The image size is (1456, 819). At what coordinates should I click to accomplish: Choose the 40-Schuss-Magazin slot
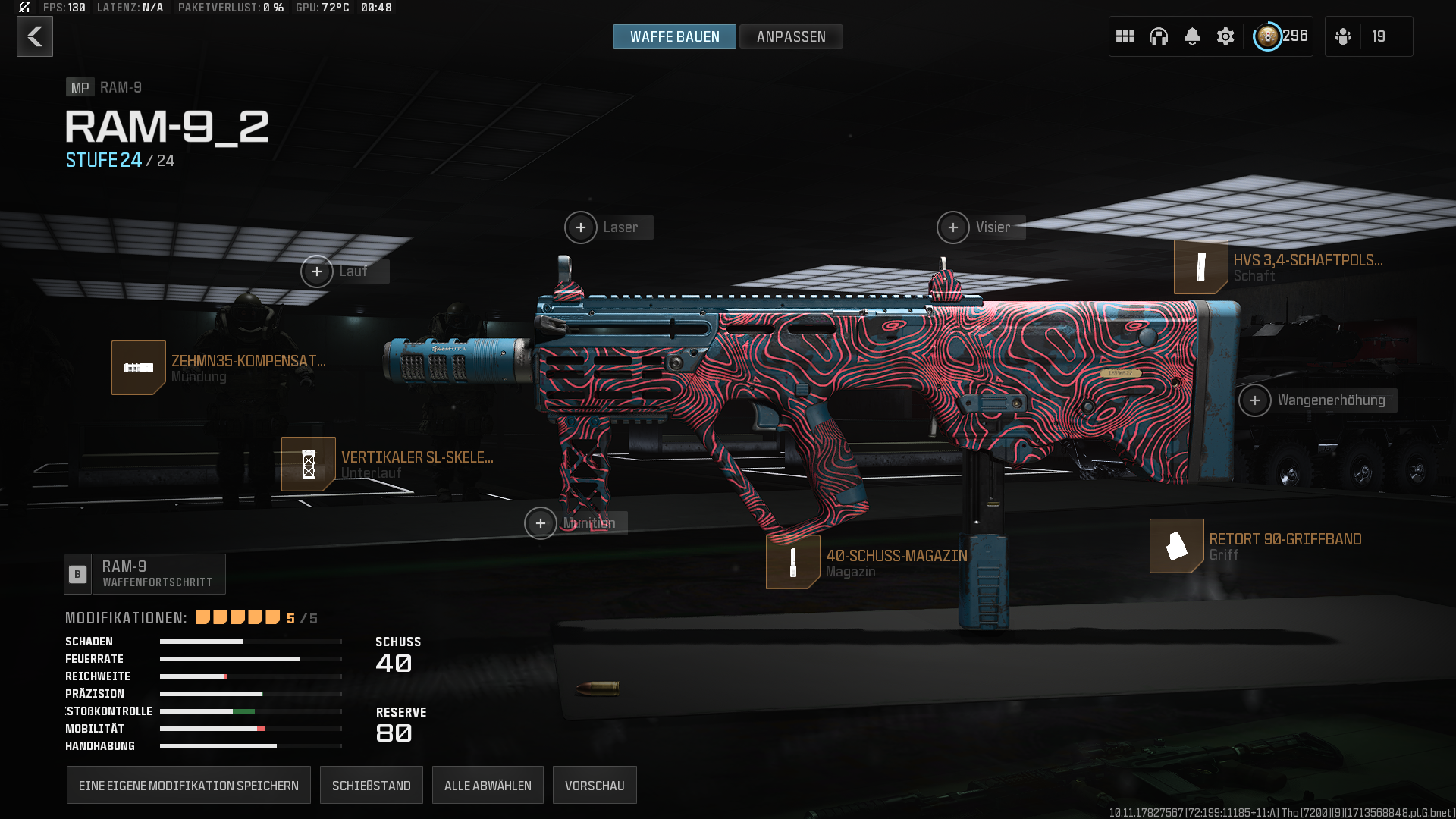point(793,562)
